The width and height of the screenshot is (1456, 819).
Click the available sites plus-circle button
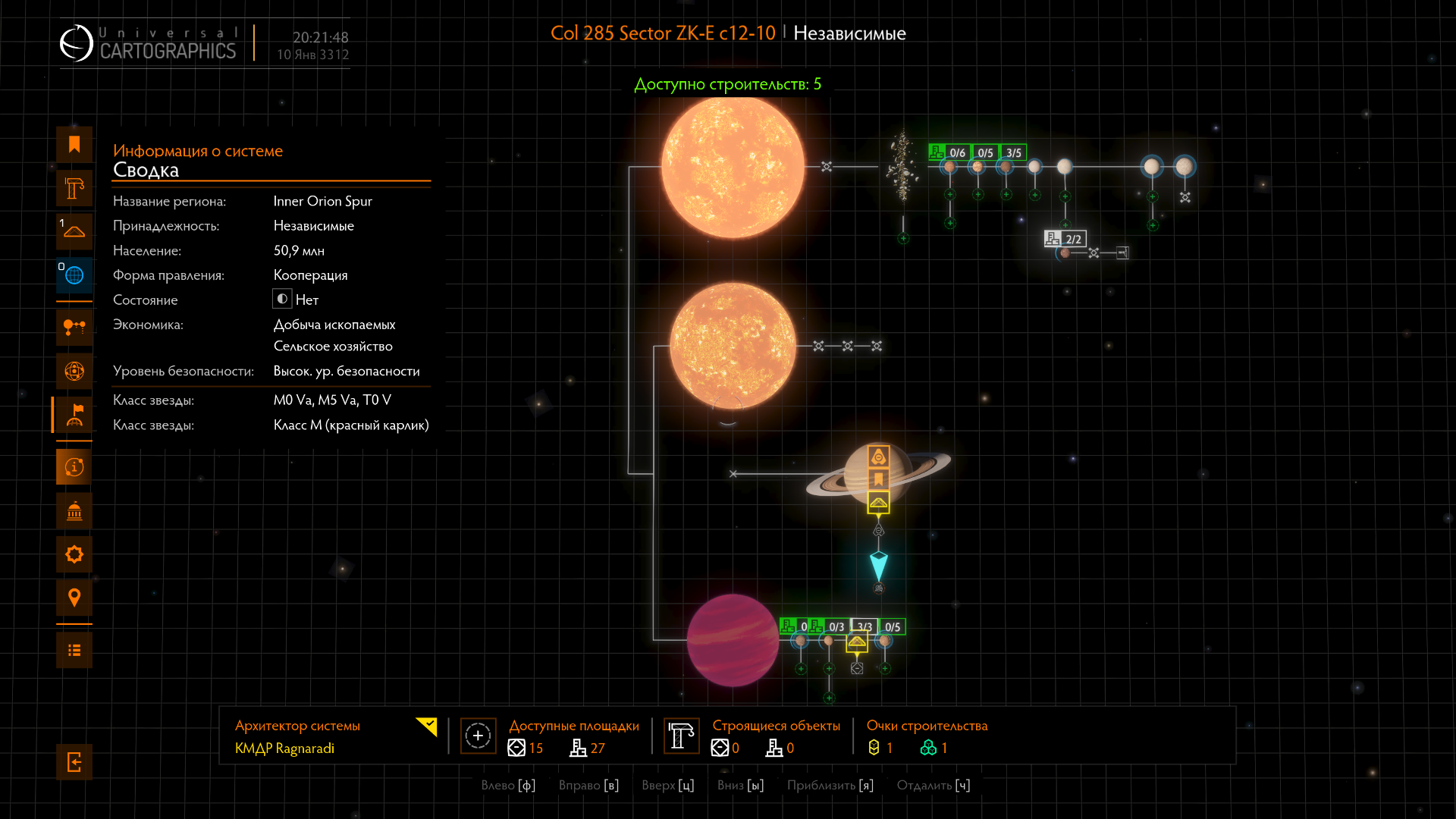tap(478, 736)
